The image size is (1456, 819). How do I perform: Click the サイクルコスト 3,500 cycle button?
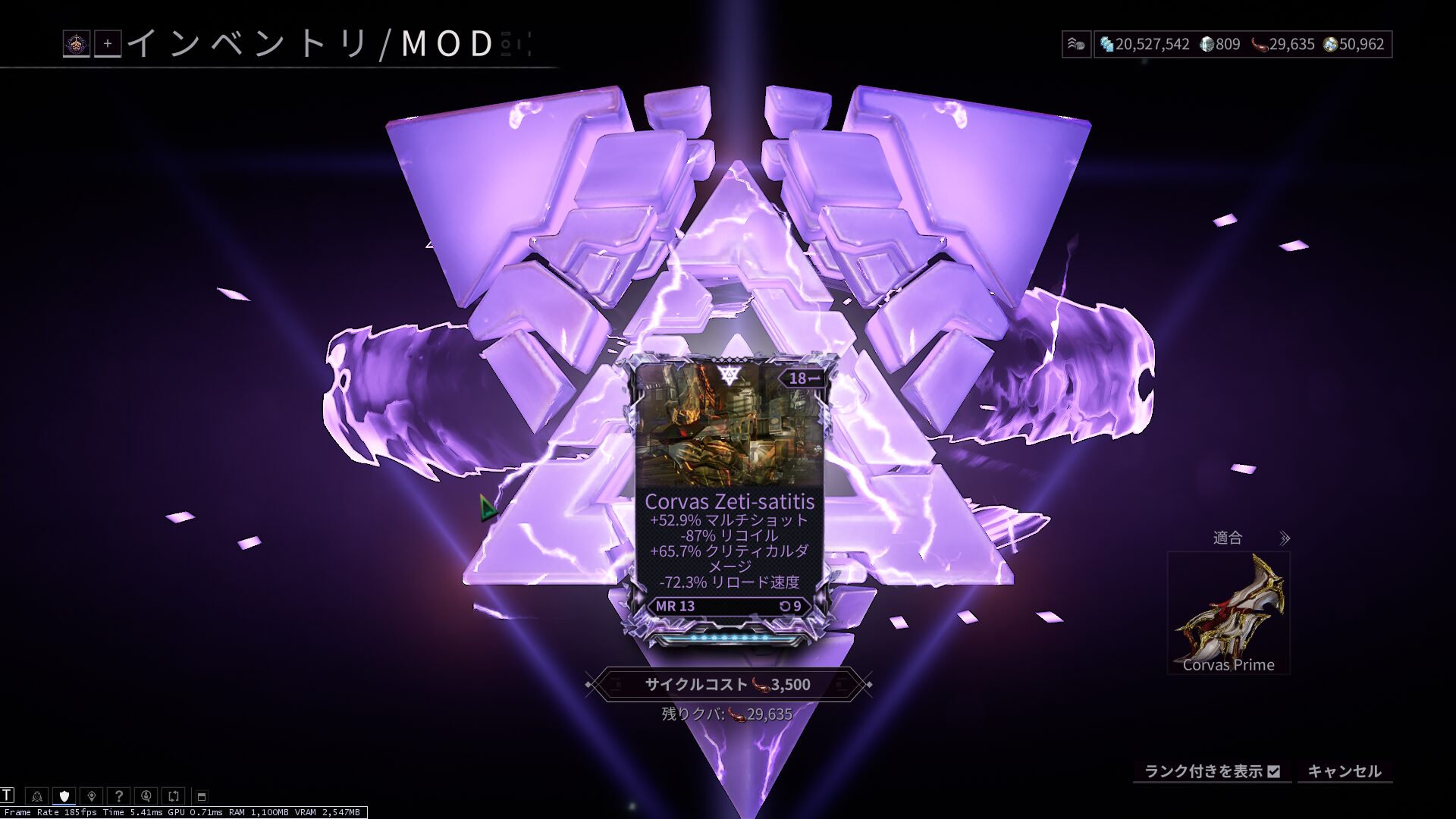click(728, 685)
